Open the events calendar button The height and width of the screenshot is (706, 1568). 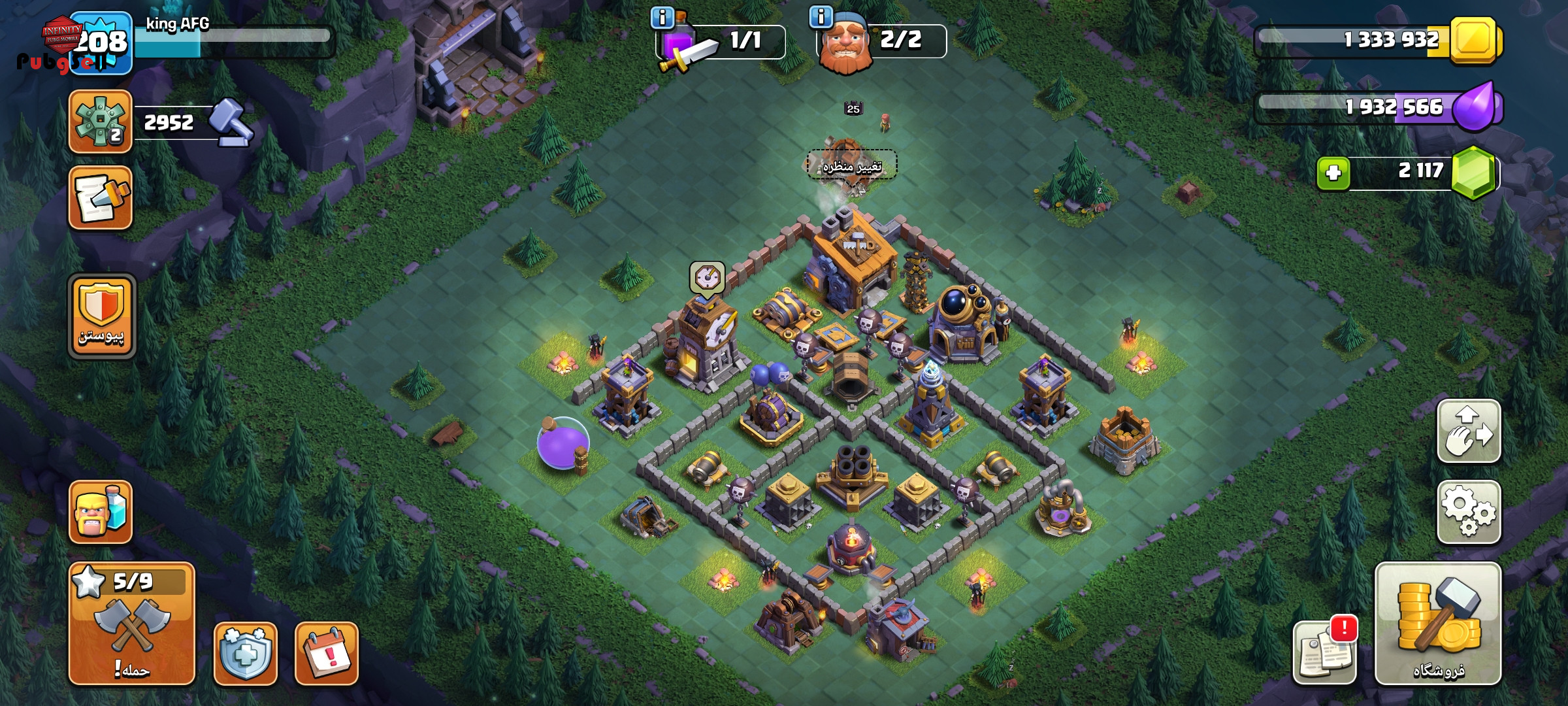(x=326, y=653)
